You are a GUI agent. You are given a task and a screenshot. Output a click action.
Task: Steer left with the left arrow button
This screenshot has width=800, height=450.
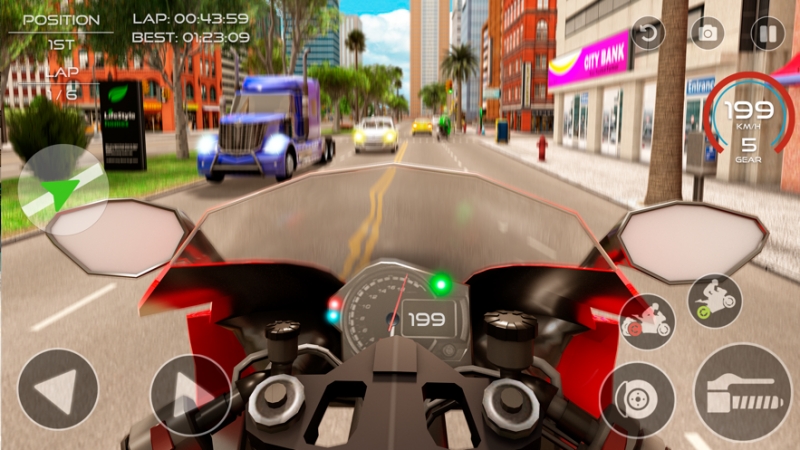click(58, 389)
